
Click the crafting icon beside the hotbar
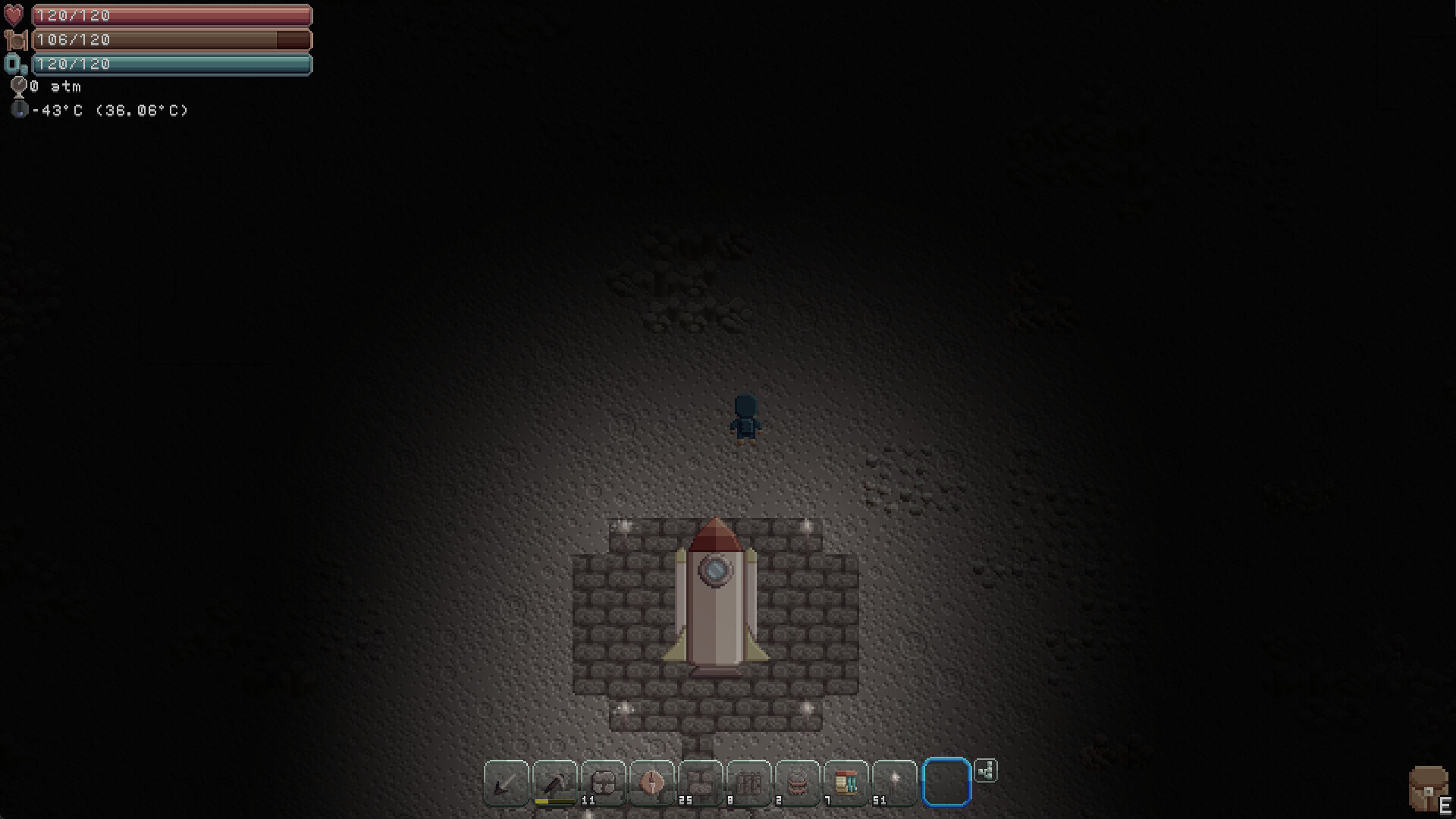tap(985, 770)
